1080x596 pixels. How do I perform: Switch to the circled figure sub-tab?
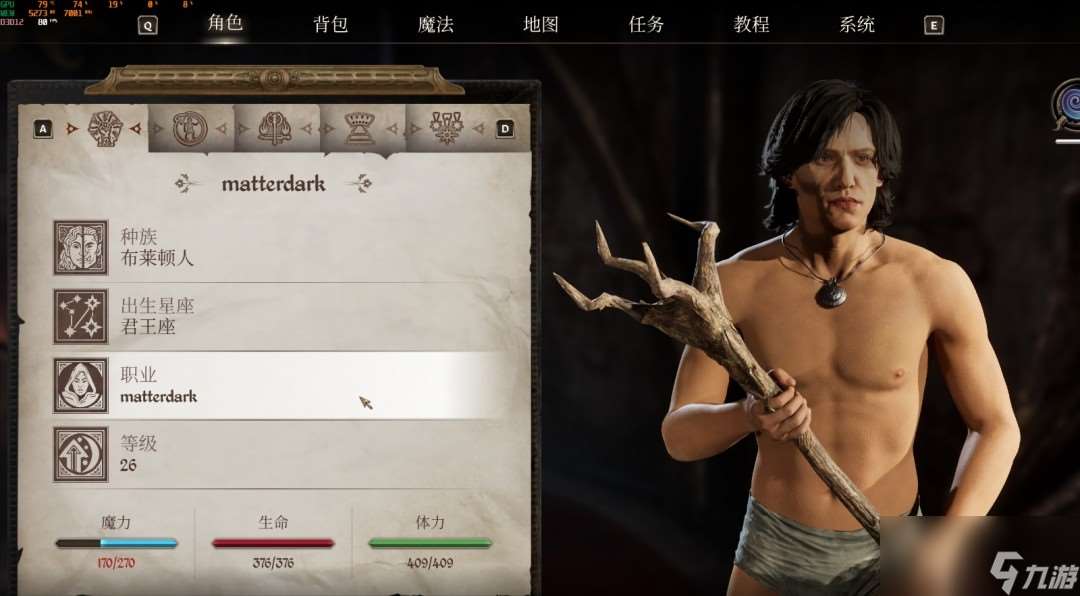[x=189, y=128]
